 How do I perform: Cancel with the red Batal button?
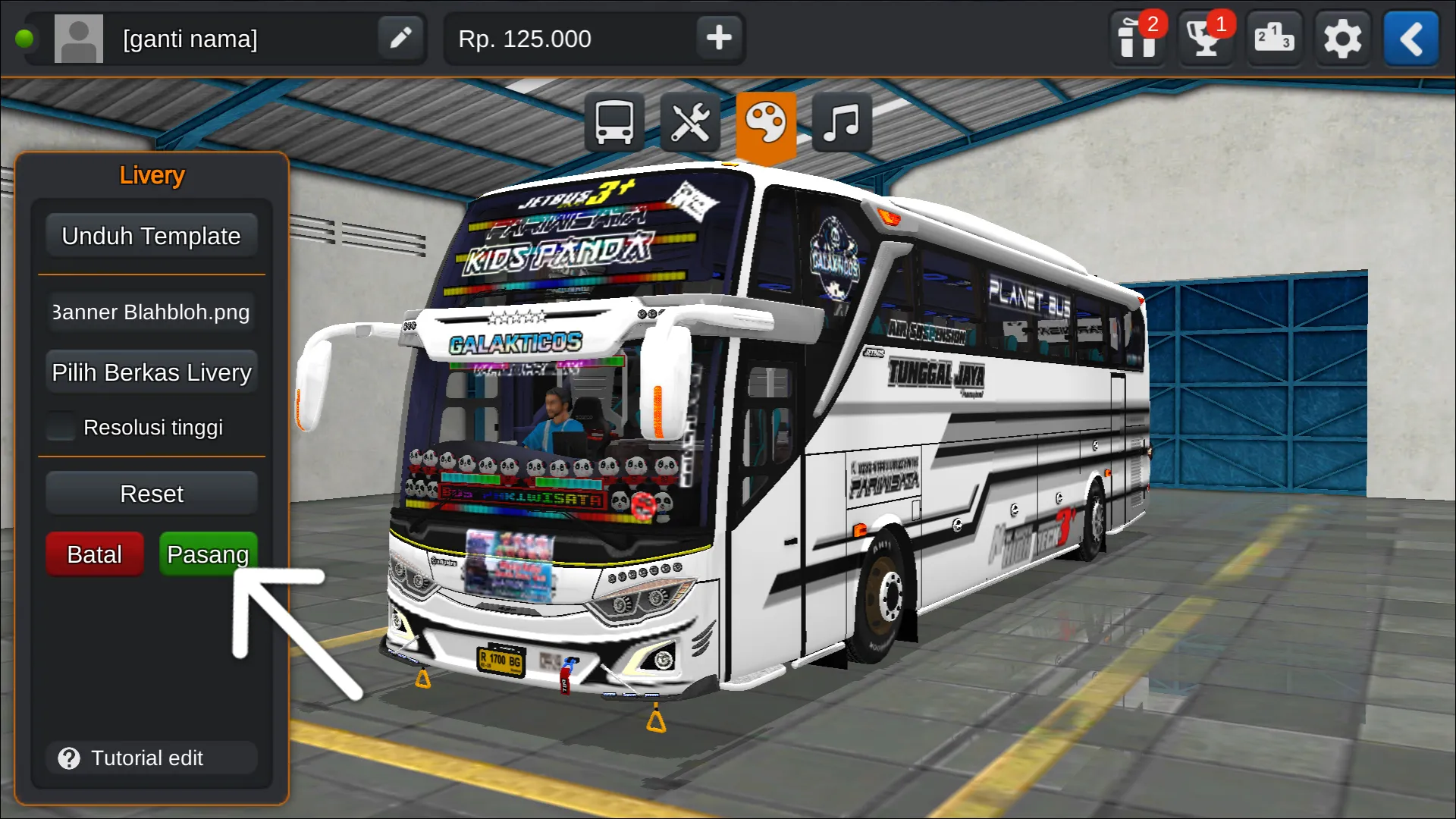95,554
